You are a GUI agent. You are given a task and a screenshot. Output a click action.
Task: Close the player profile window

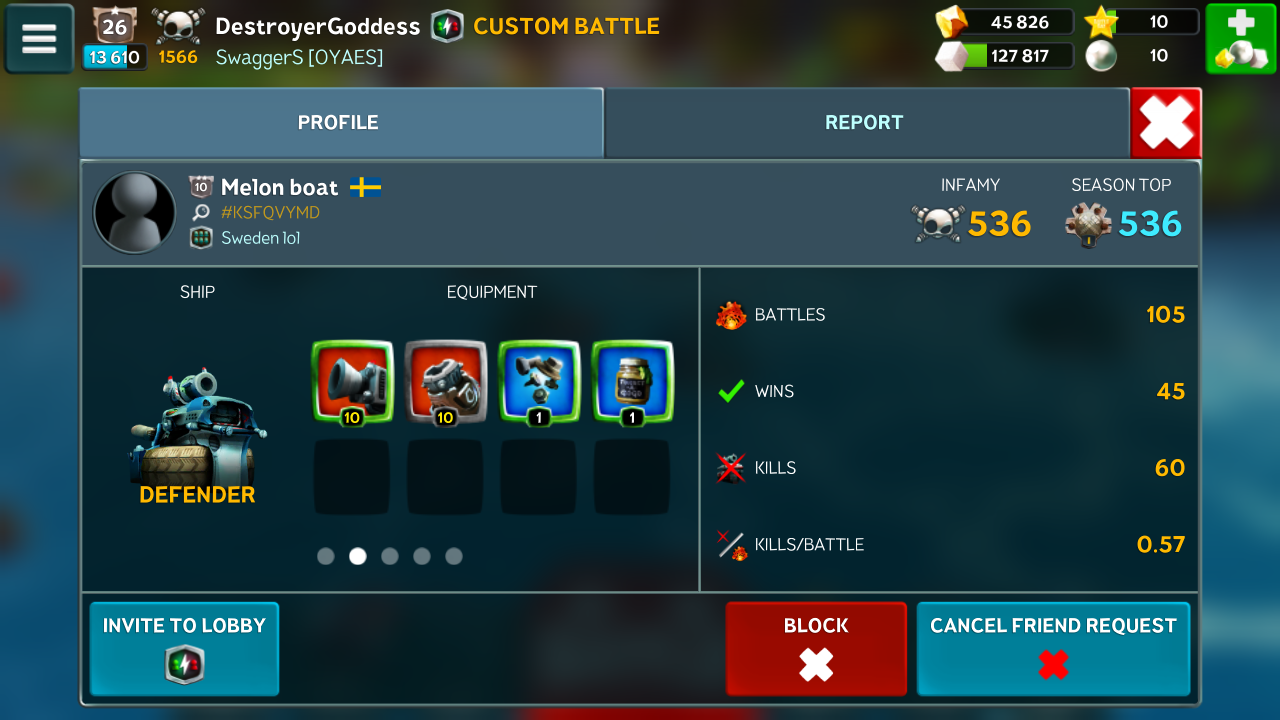pyautogui.click(x=1166, y=124)
